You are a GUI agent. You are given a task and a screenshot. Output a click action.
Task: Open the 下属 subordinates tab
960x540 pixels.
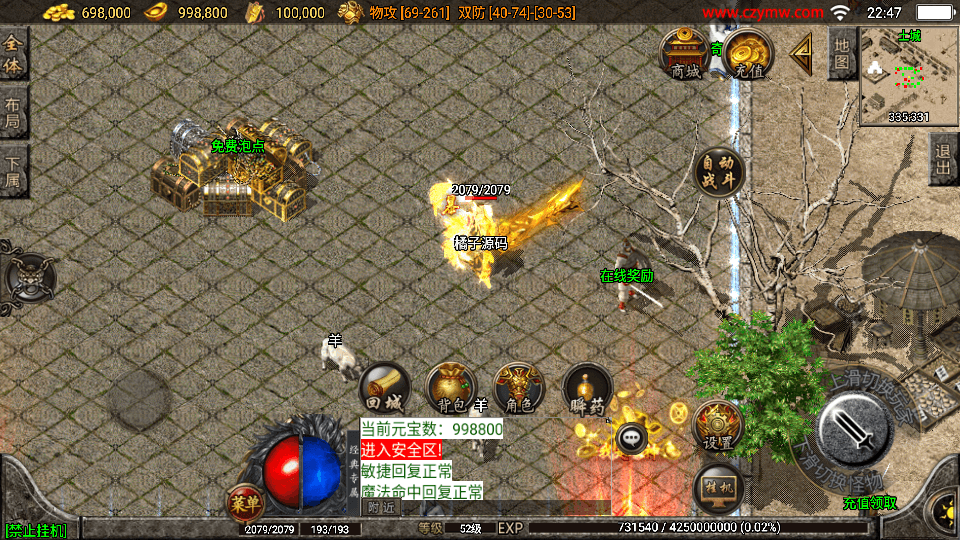click(x=13, y=172)
